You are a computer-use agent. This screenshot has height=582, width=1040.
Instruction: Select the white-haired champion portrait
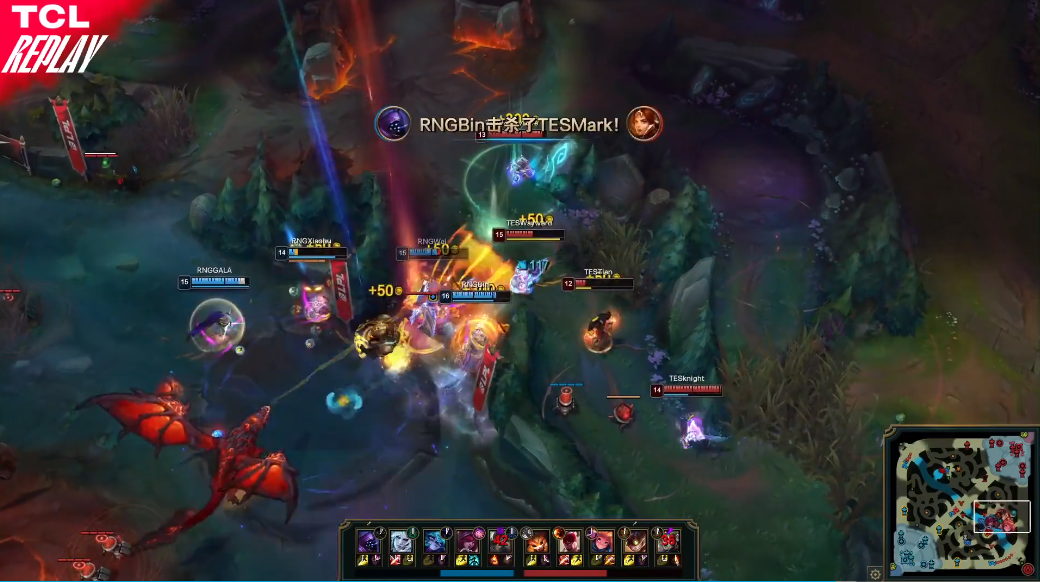[401, 541]
